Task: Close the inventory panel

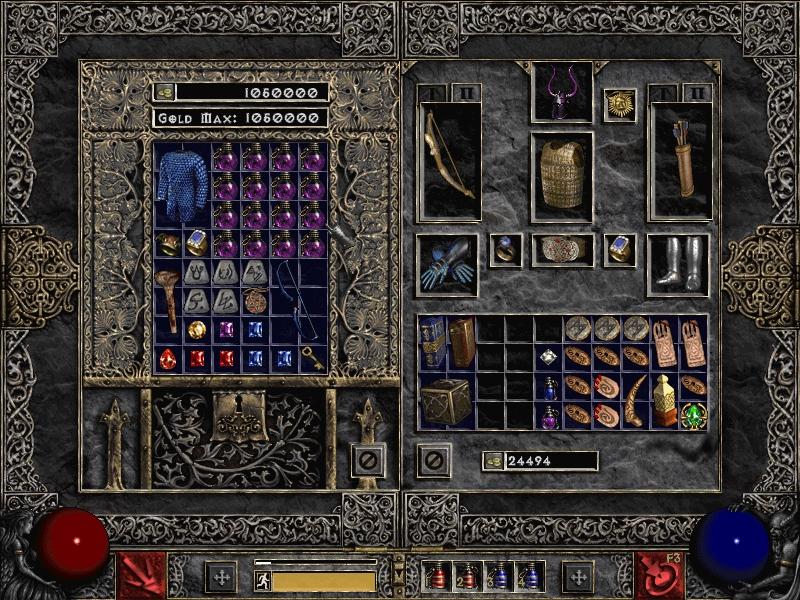Action: (433, 460)
